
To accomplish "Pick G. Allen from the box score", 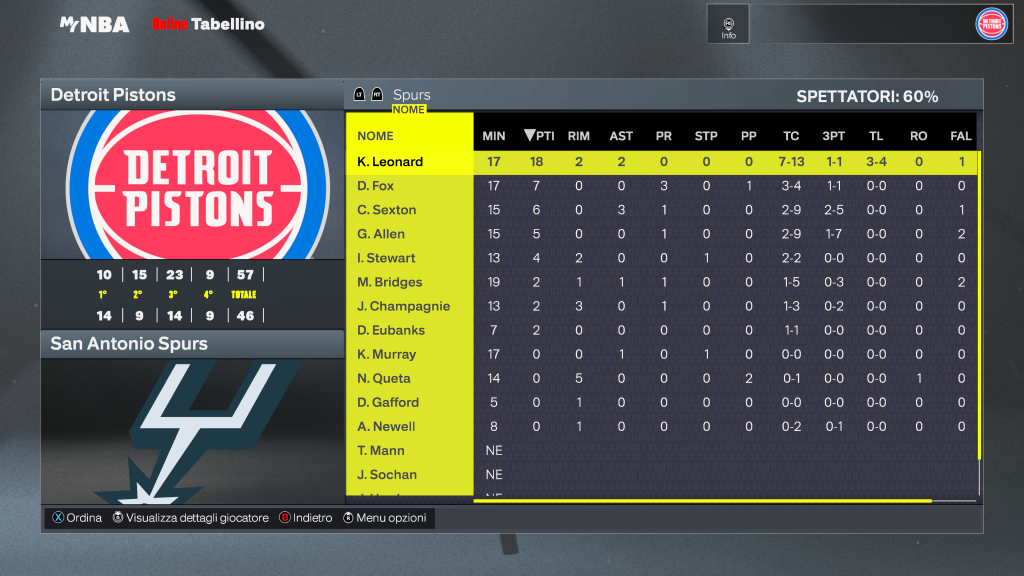I will [x=381, y=234].
